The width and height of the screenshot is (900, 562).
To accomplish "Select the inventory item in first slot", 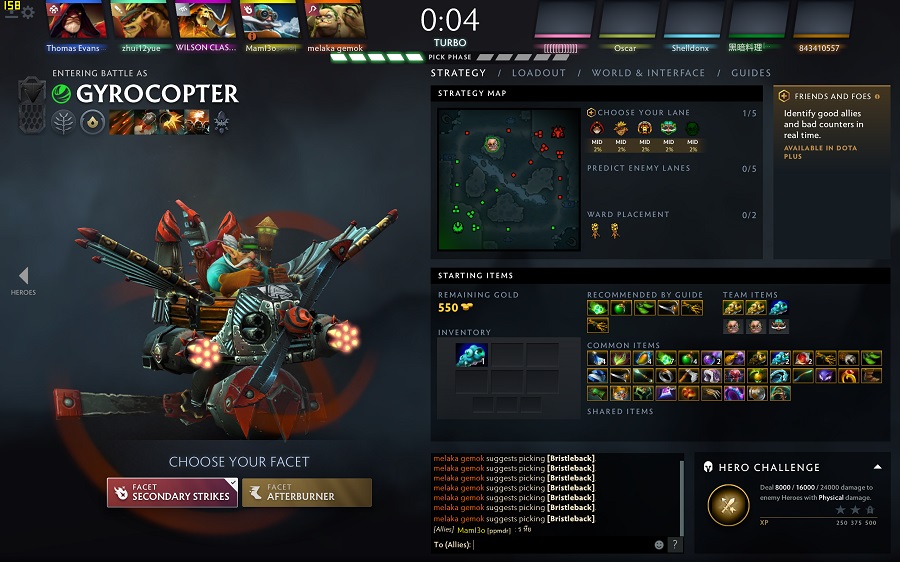I will coord(470,354).
